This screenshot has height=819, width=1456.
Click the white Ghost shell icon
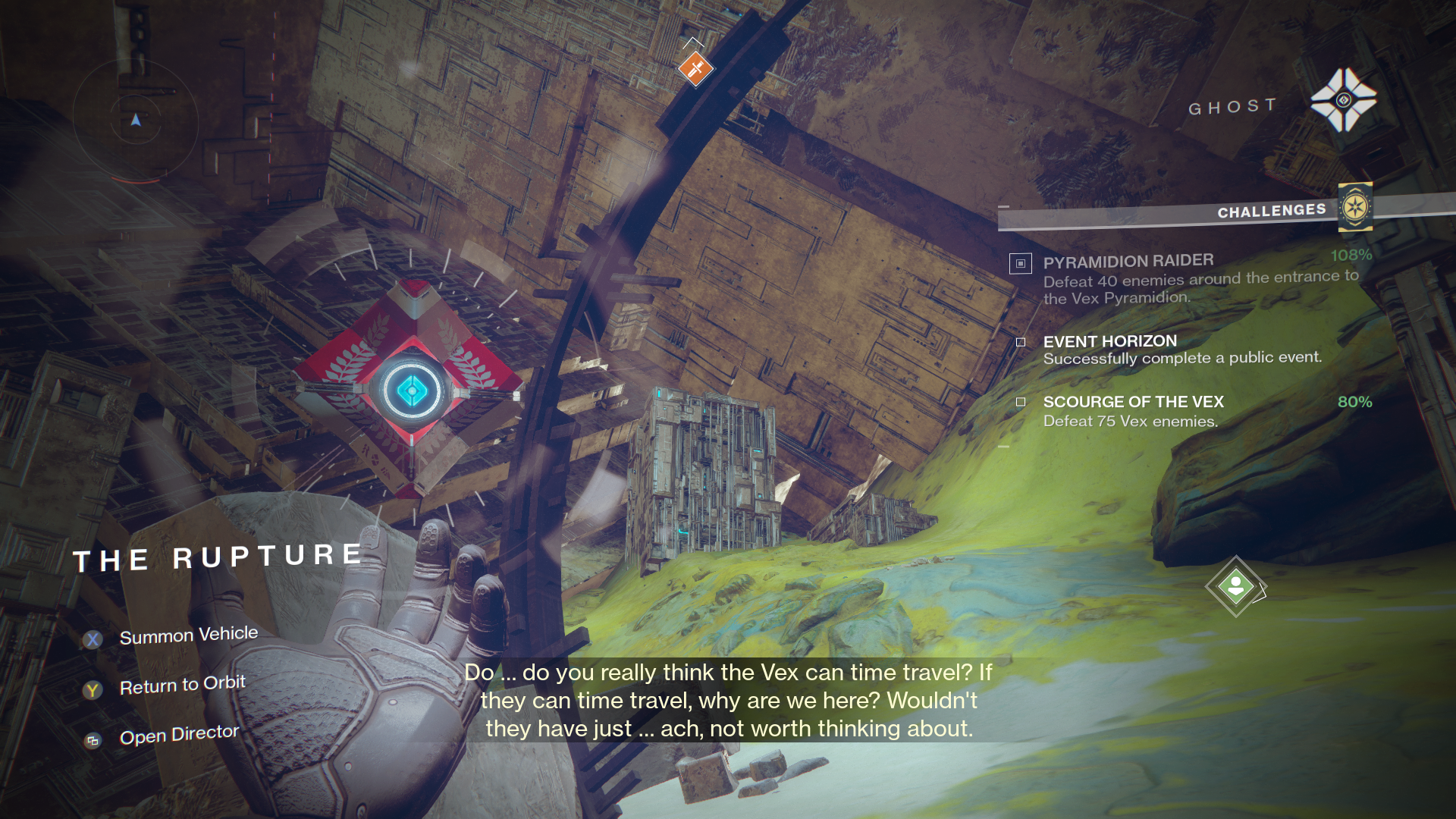coord(1343,100)
